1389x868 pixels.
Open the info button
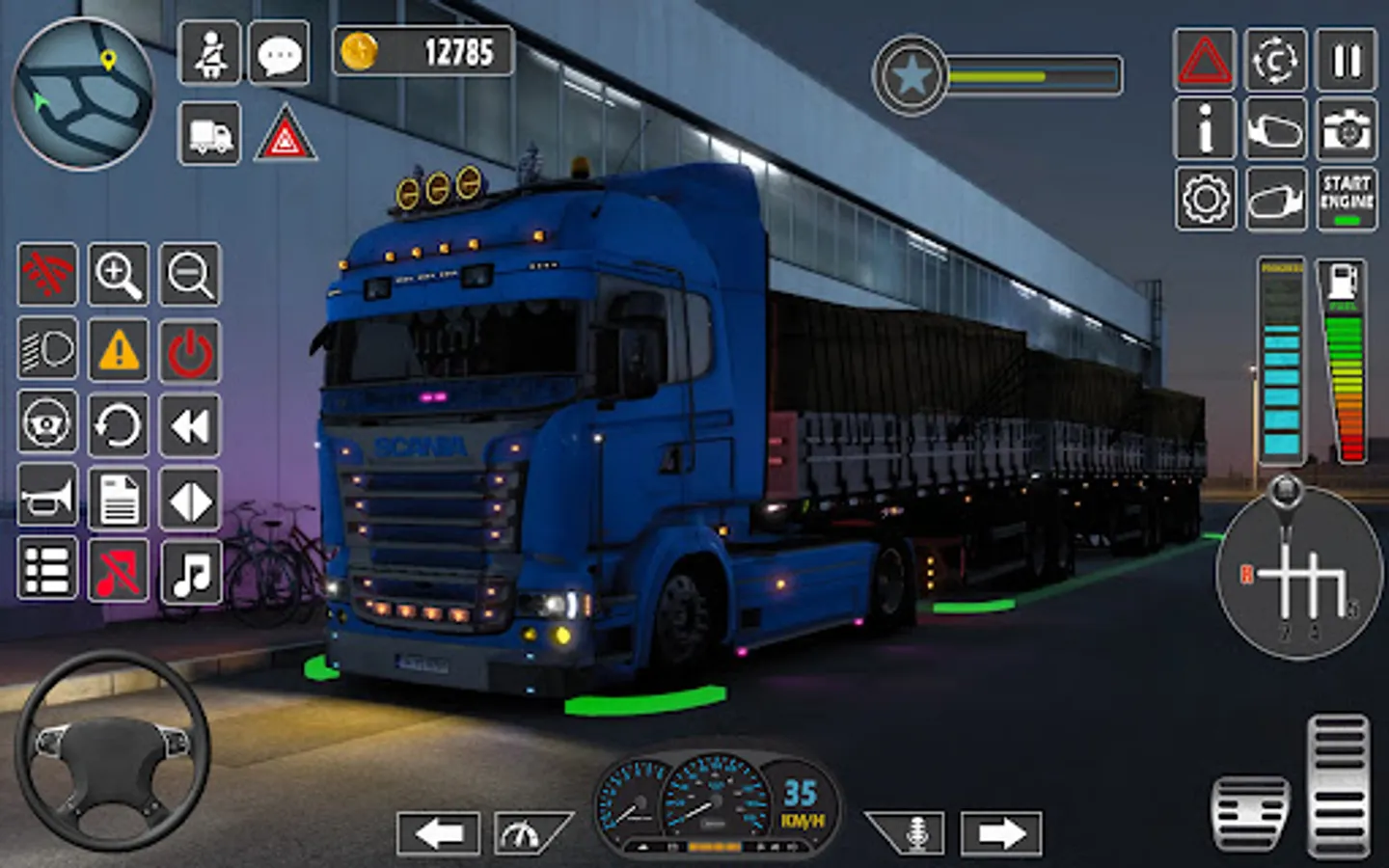tap(1205, 128)
